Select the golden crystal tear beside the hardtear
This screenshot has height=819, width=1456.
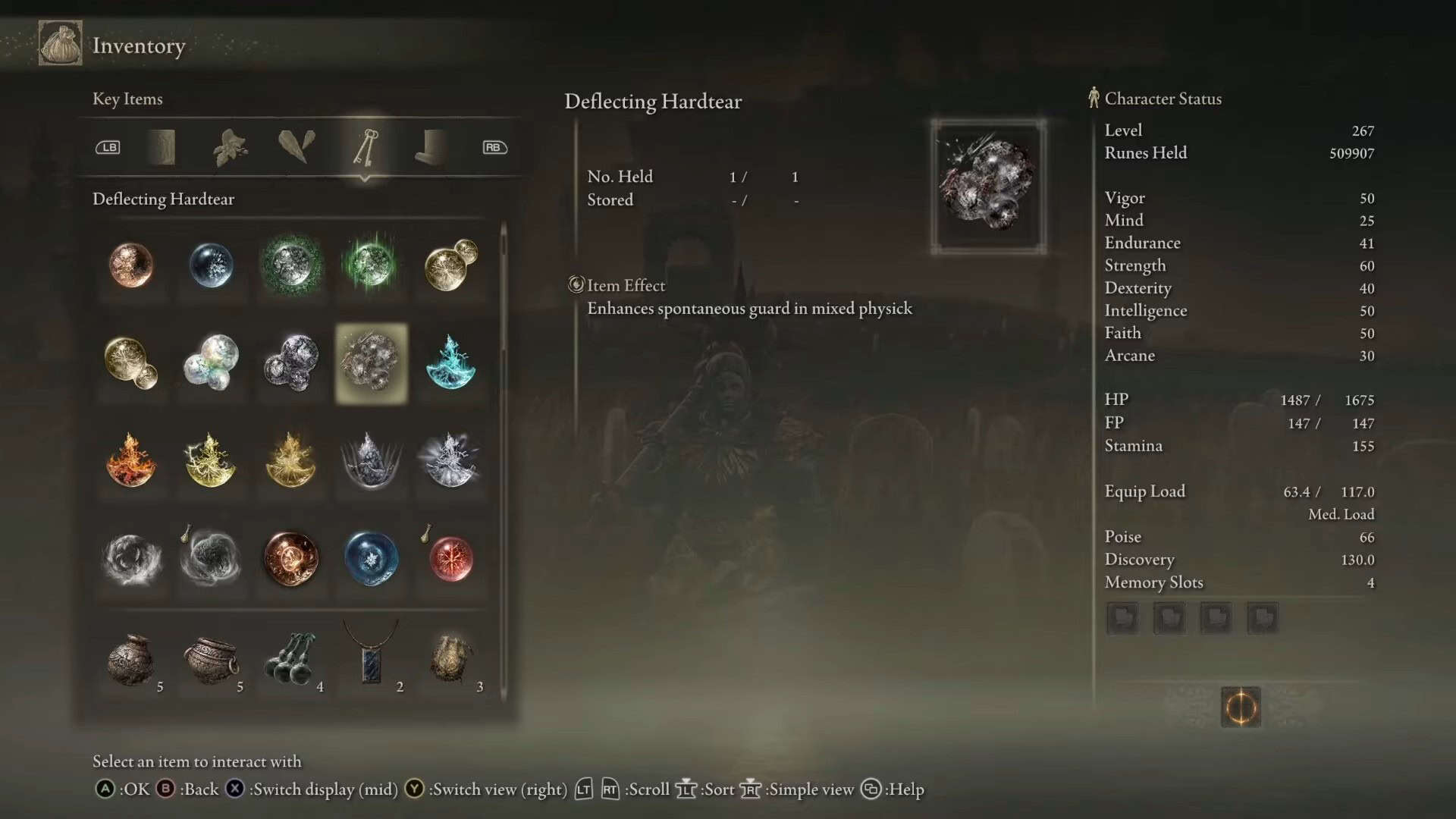pos(131,364)
